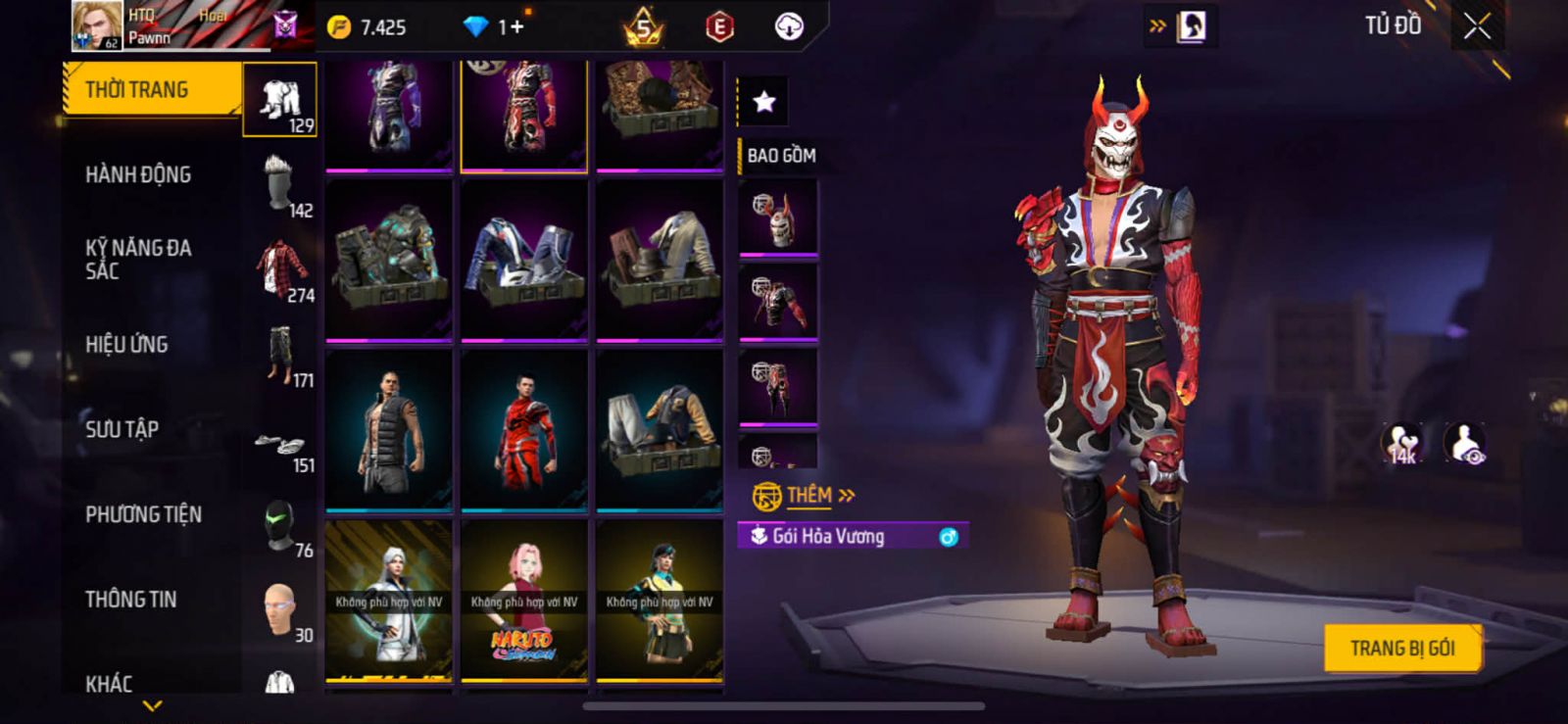
Task: Select the KỸ NĂNG ĐA SẮC category
Action: (138, 260)
